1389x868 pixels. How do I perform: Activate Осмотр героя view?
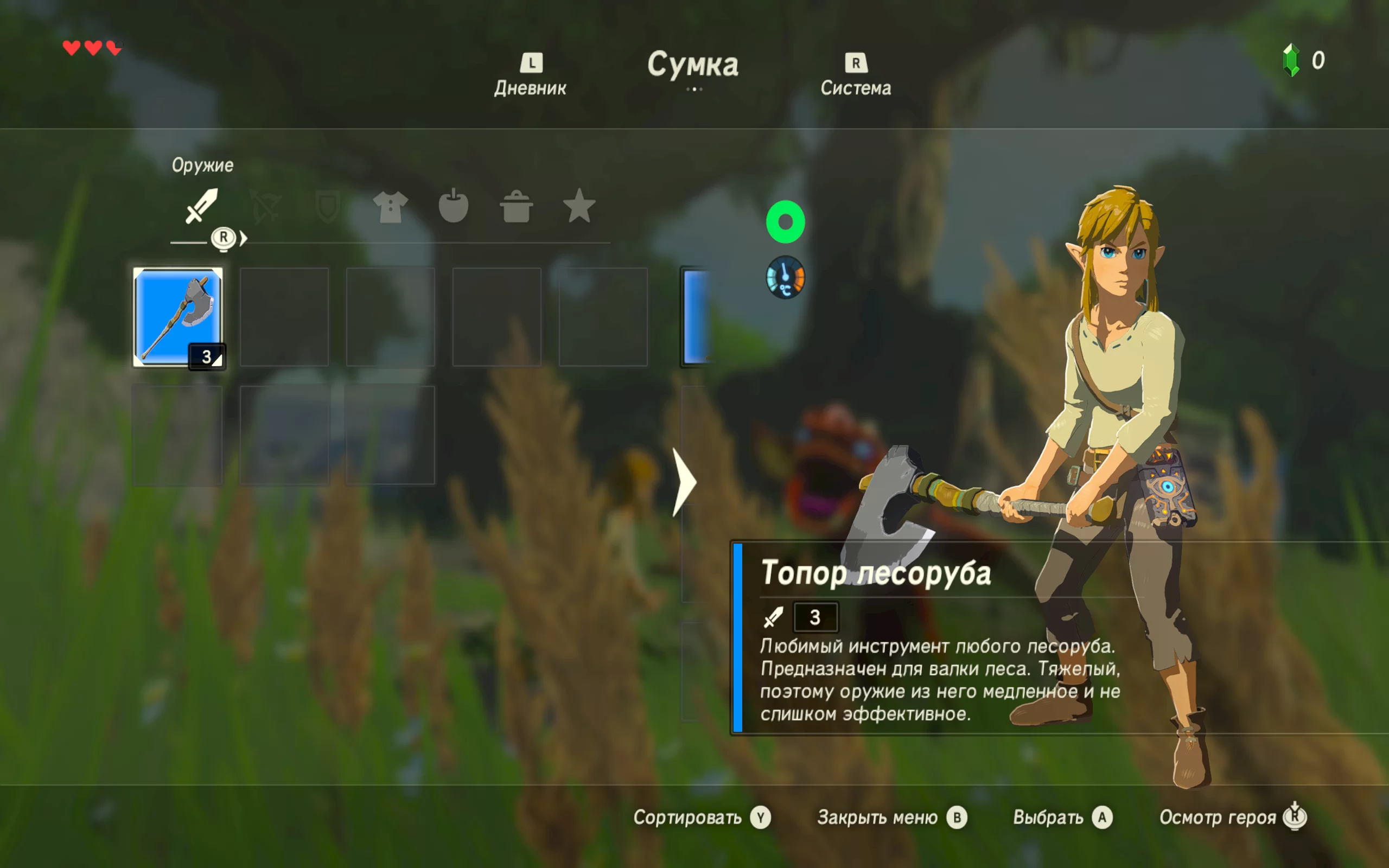coord(1232,817)
